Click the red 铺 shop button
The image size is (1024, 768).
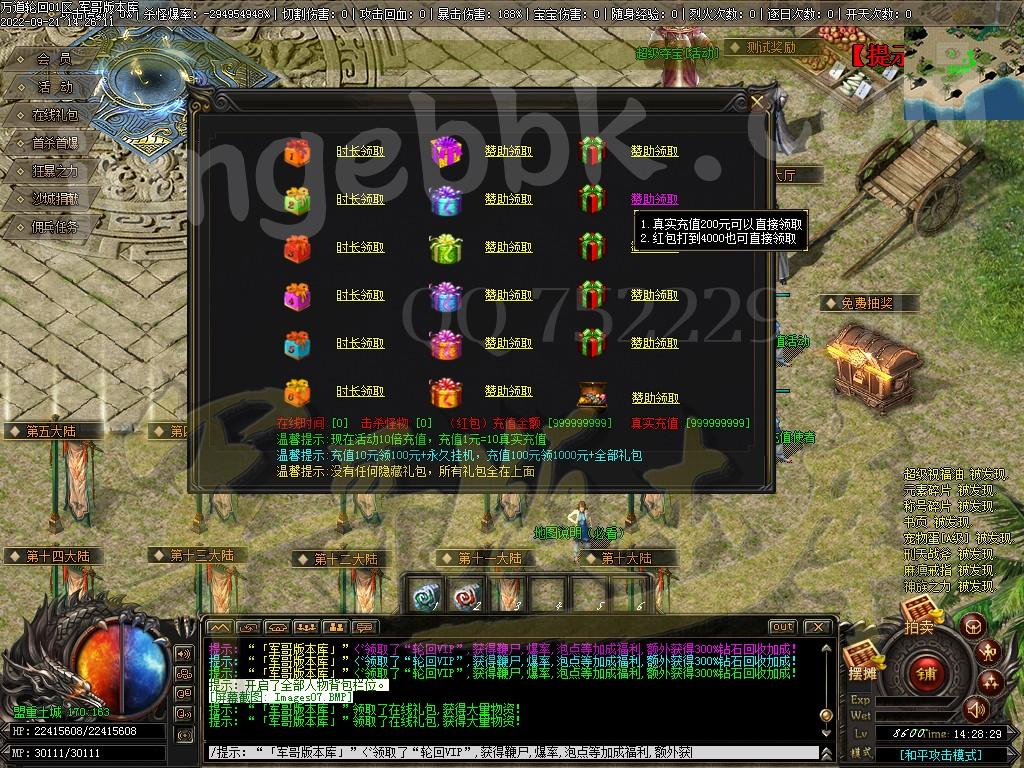(926, 673)
